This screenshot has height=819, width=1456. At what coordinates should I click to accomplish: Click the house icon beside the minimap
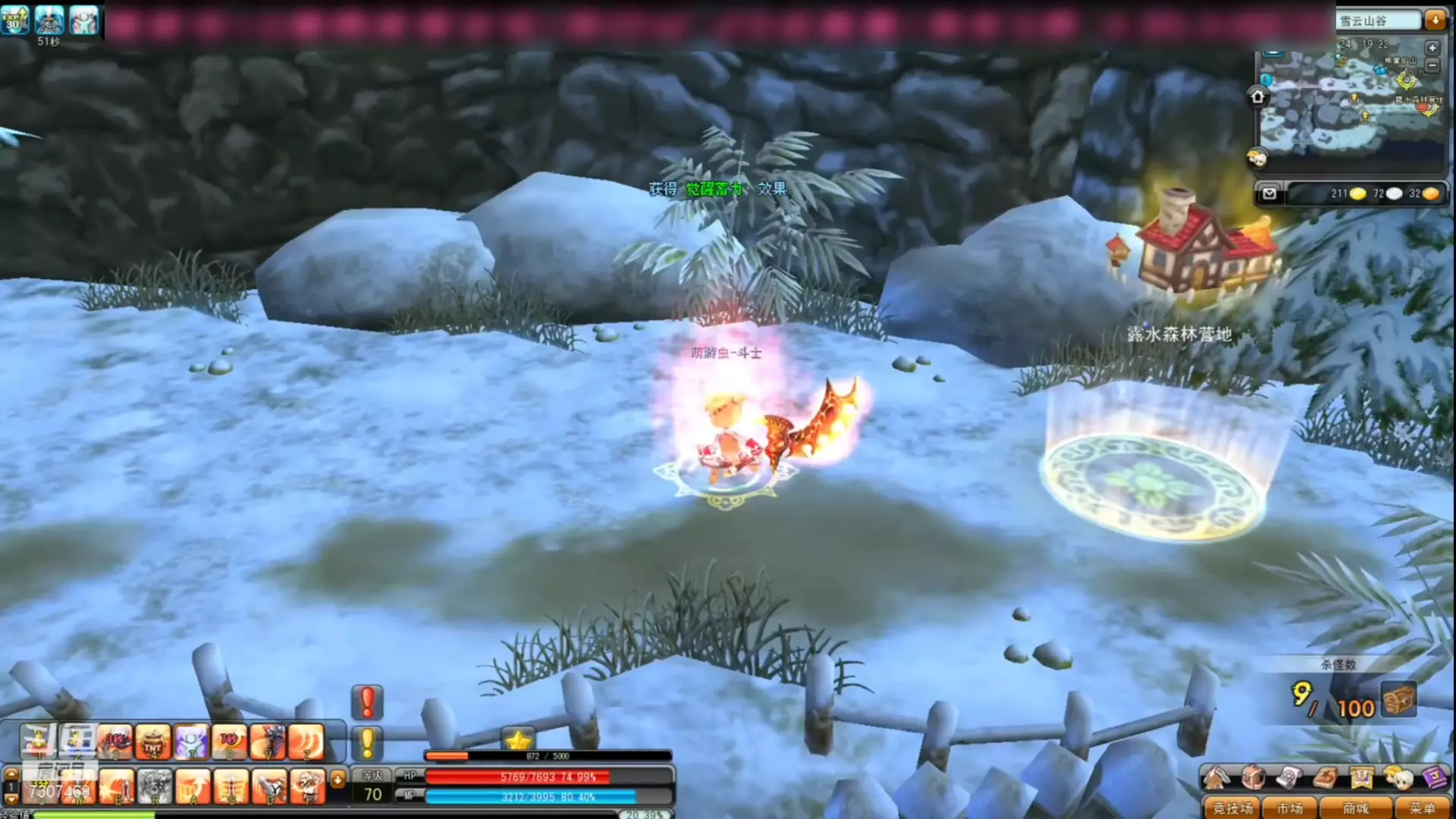1257,96
